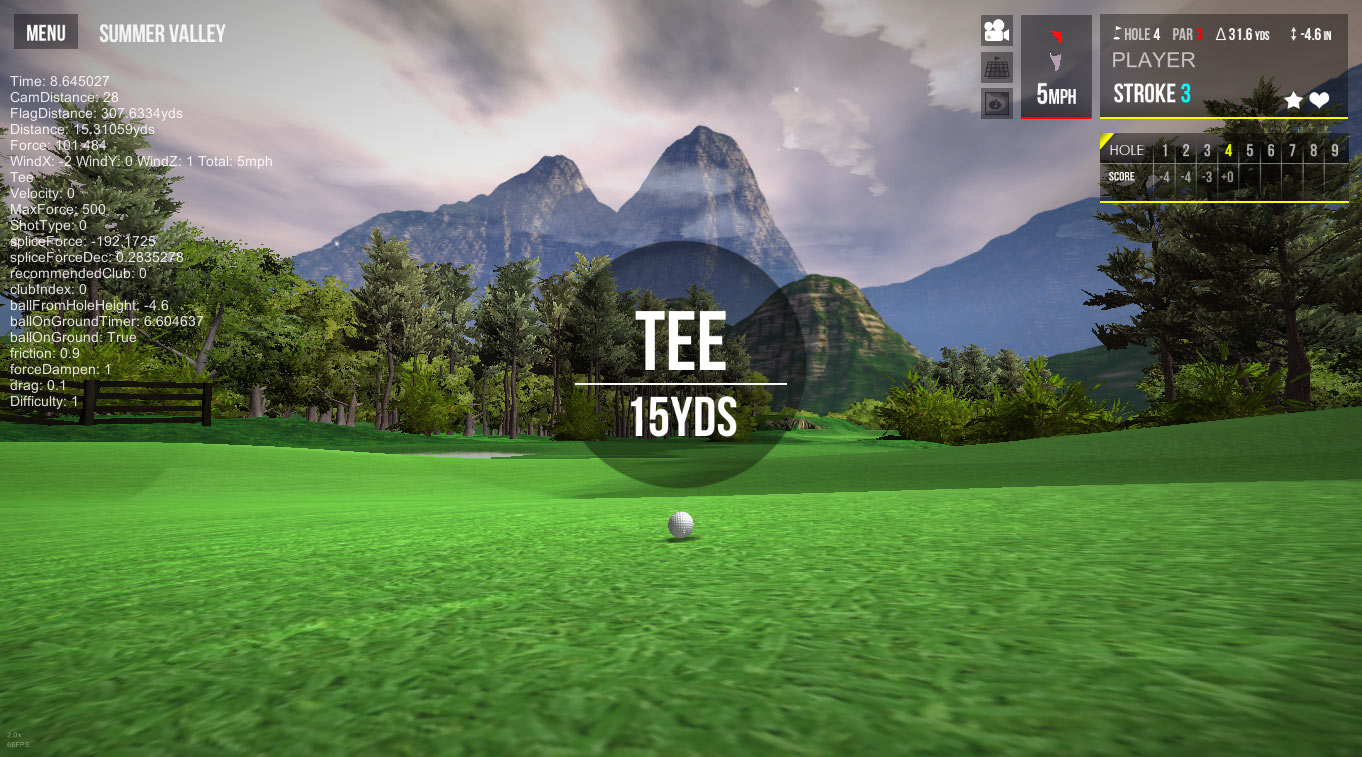
Task: Open the MENU button
Action: point(46,33)
